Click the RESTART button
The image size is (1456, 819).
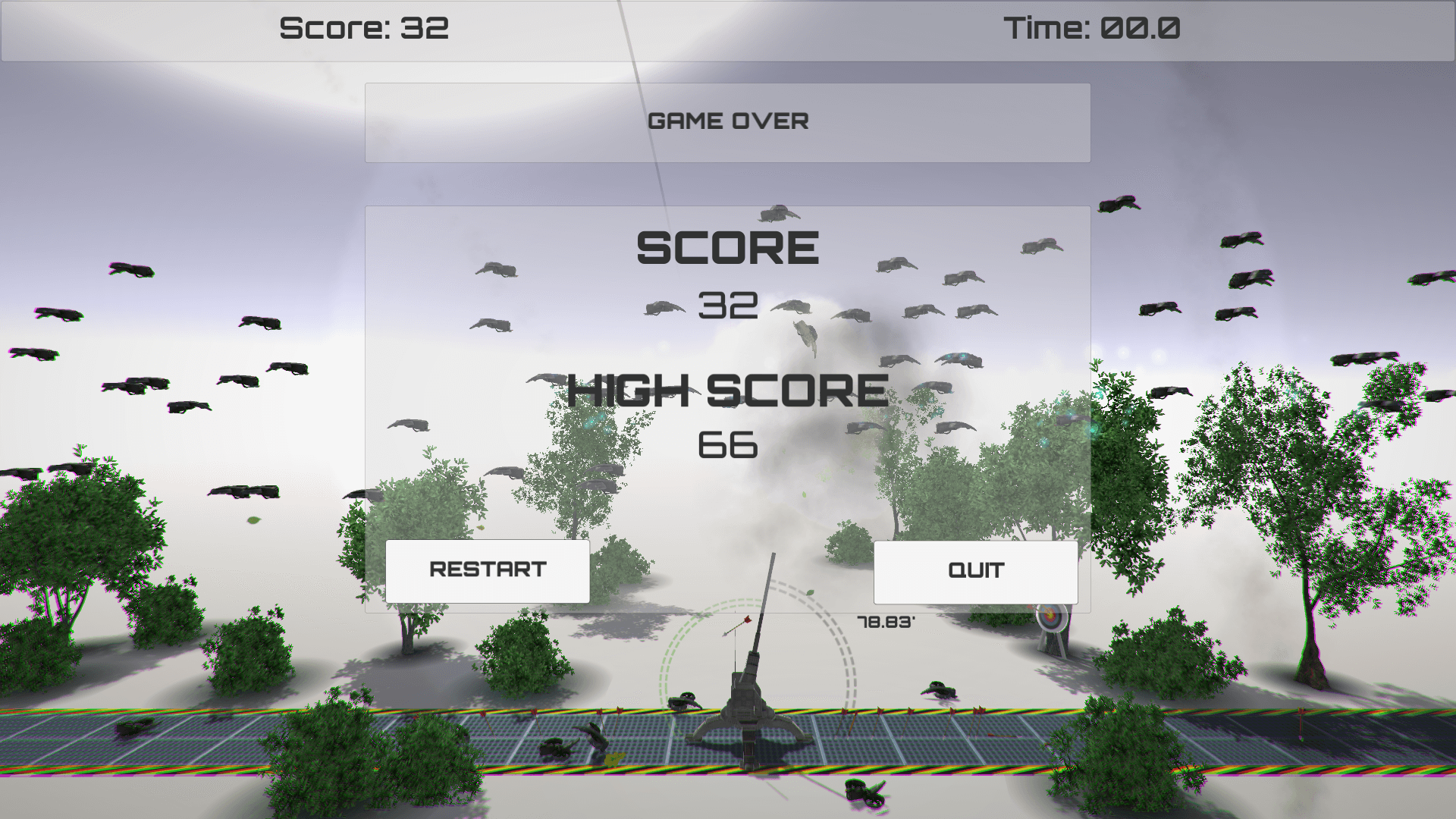coord(488,571)
